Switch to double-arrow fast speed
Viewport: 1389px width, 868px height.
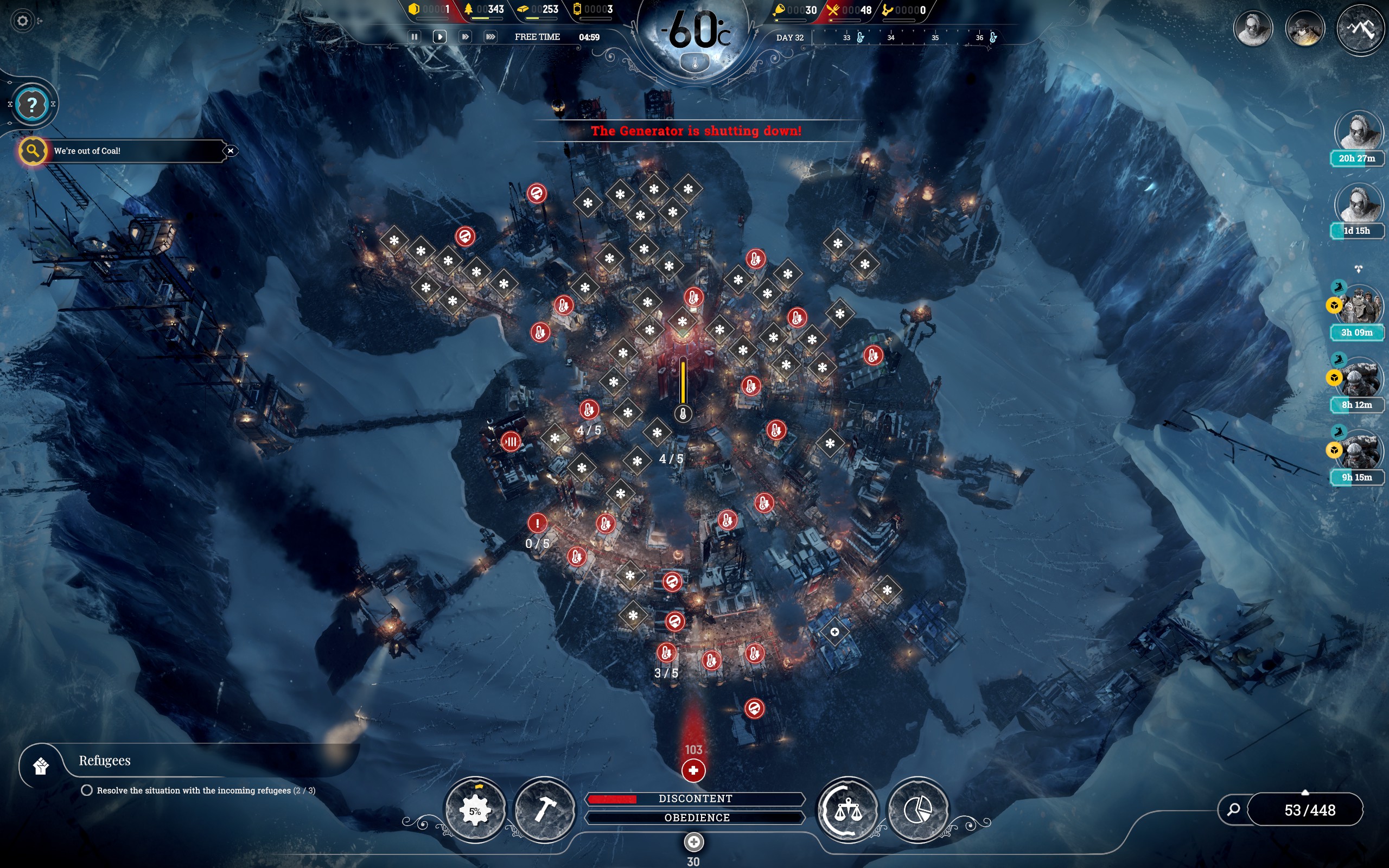(x=465, y=37)
